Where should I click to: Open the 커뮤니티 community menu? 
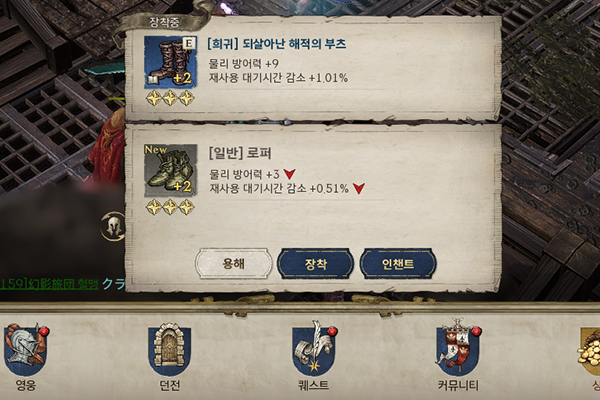(457, 350)
